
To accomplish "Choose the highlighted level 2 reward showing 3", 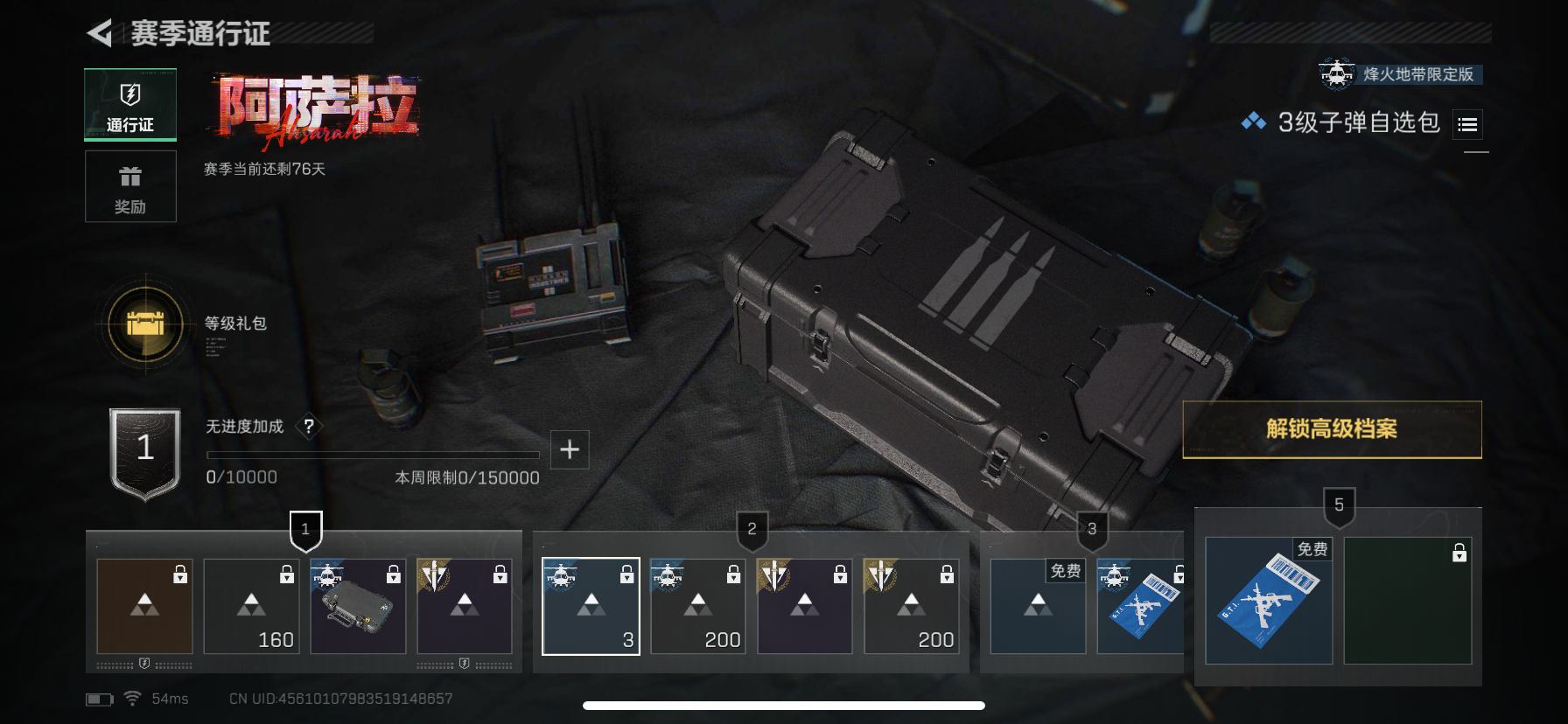I will coord(591,607).
